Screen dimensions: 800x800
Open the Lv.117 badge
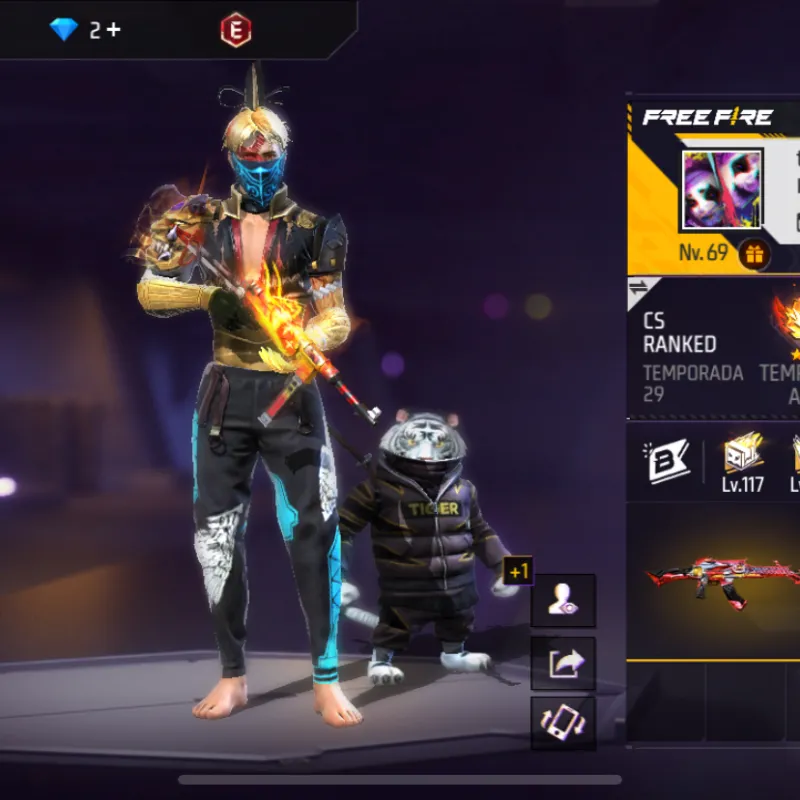pos(743,462)
